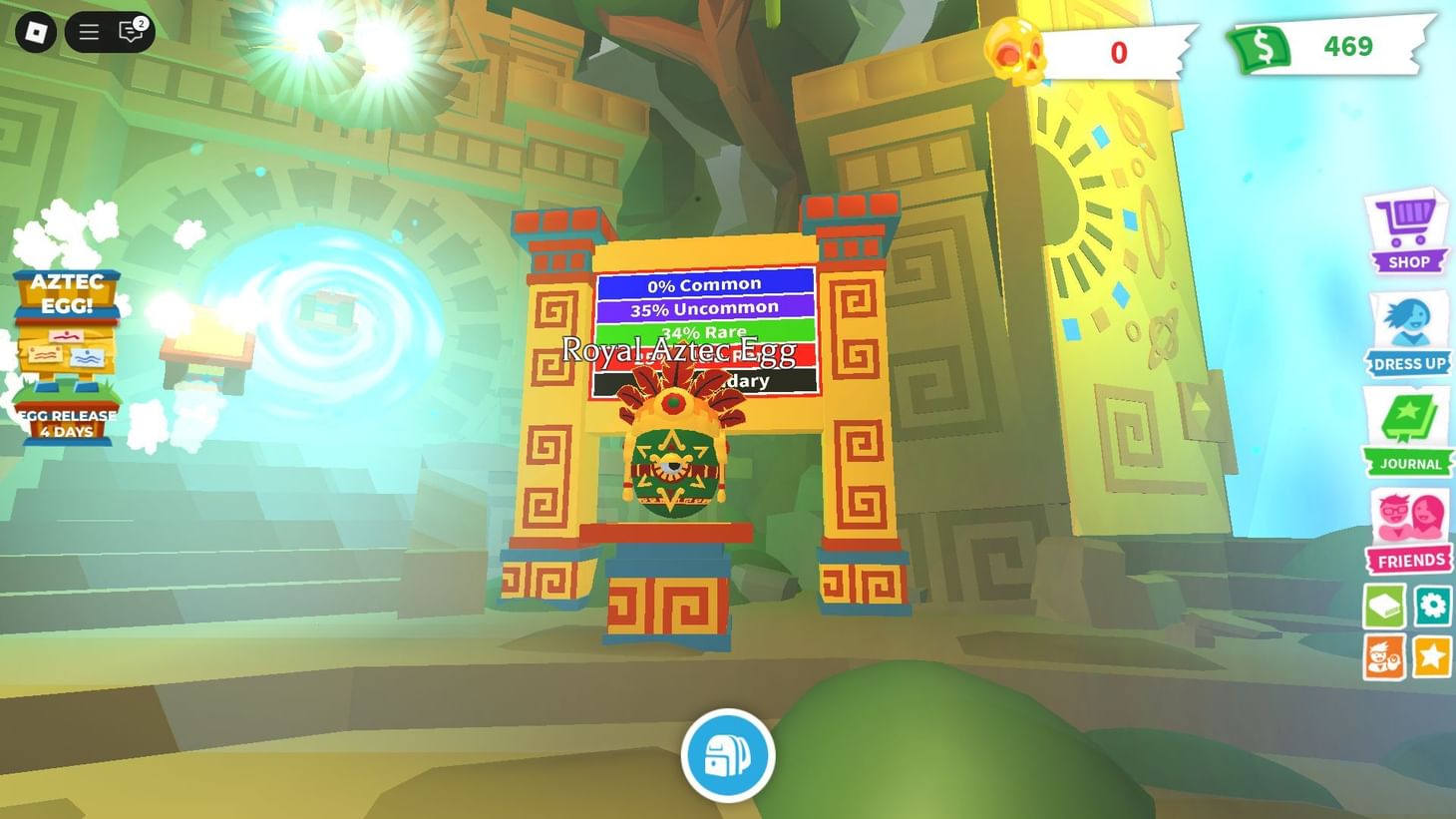Viewport: 1456px width, 819px height.
Task: Select the green book icon
Action: (1383, 605)
